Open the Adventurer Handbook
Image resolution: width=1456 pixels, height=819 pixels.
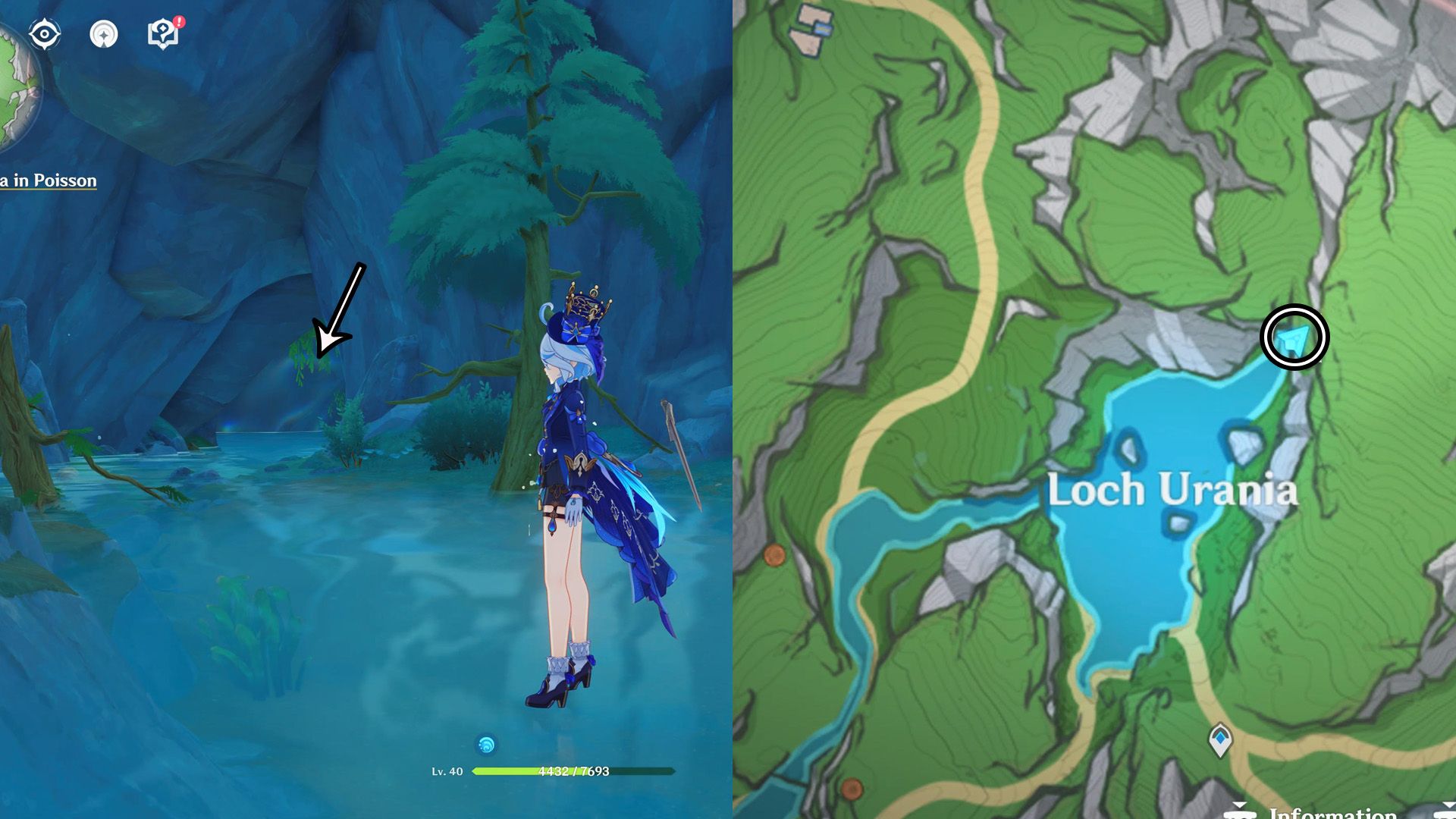point(162,33)
